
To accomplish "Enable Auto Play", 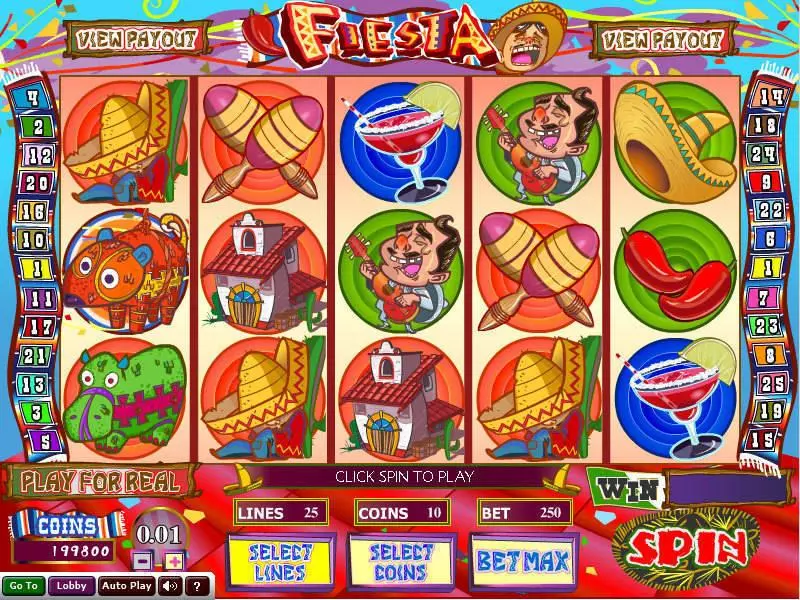I will pyautogui.click(x=127, y=586).
